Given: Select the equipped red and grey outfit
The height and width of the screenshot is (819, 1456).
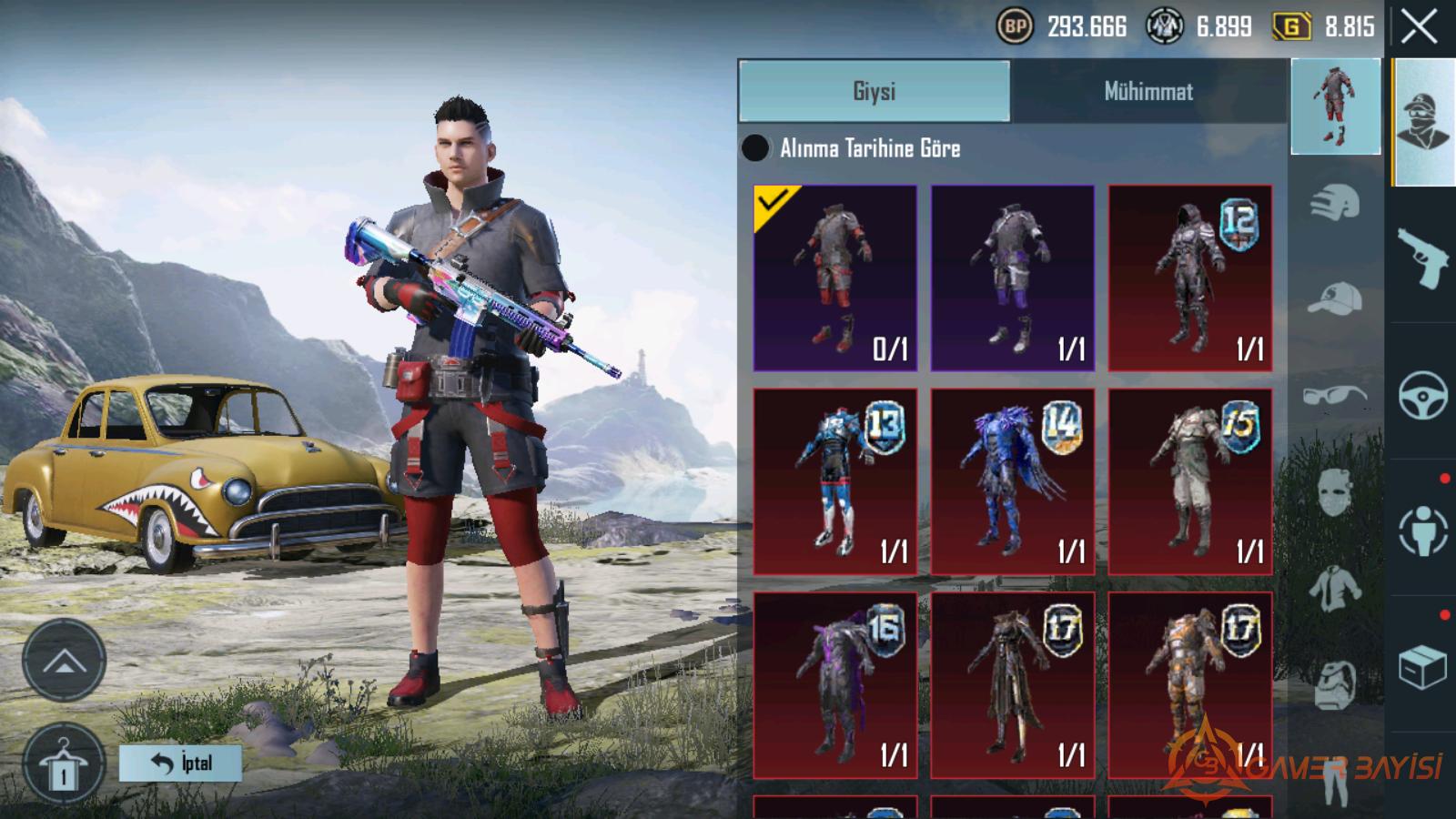Looking at the screenshot, I should (x=834, y=278).
